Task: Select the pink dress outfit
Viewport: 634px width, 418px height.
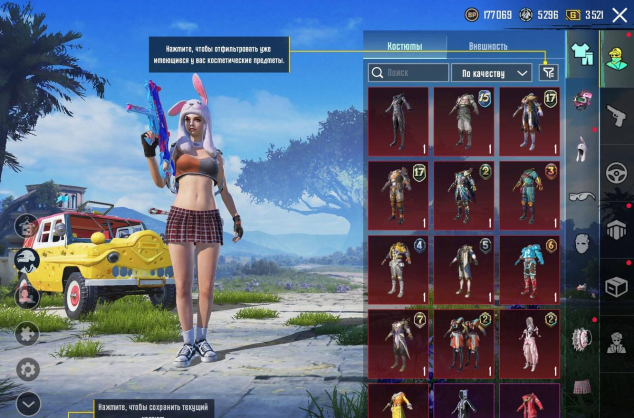Action: [529, 343]
